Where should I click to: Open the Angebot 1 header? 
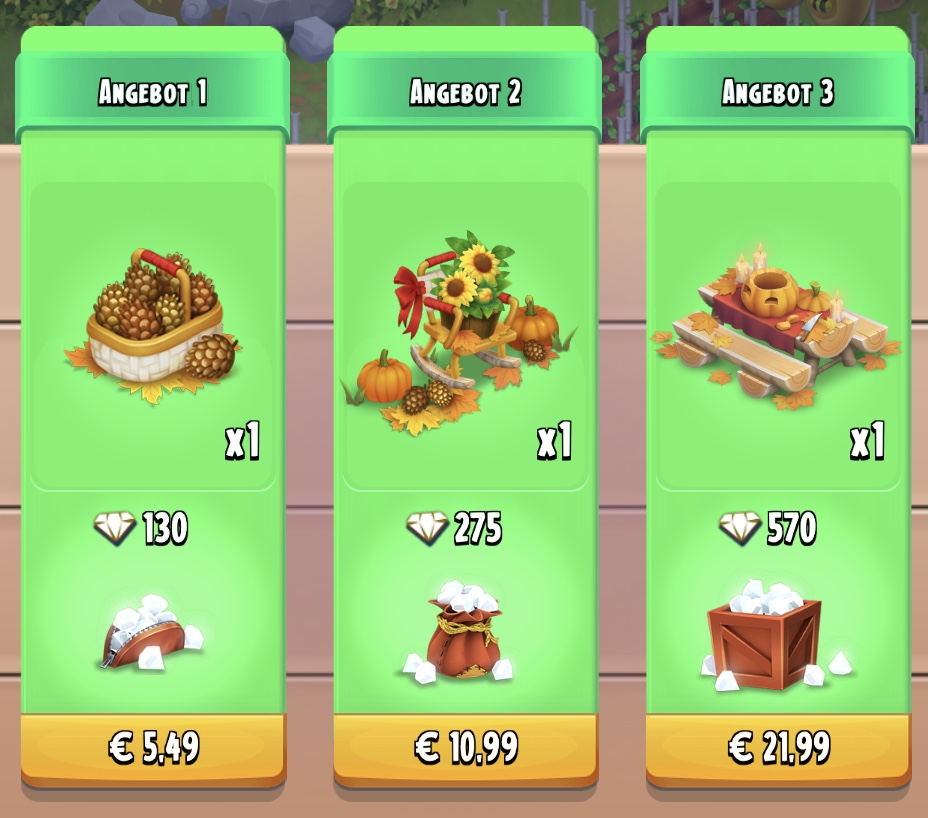pos(153,93)
